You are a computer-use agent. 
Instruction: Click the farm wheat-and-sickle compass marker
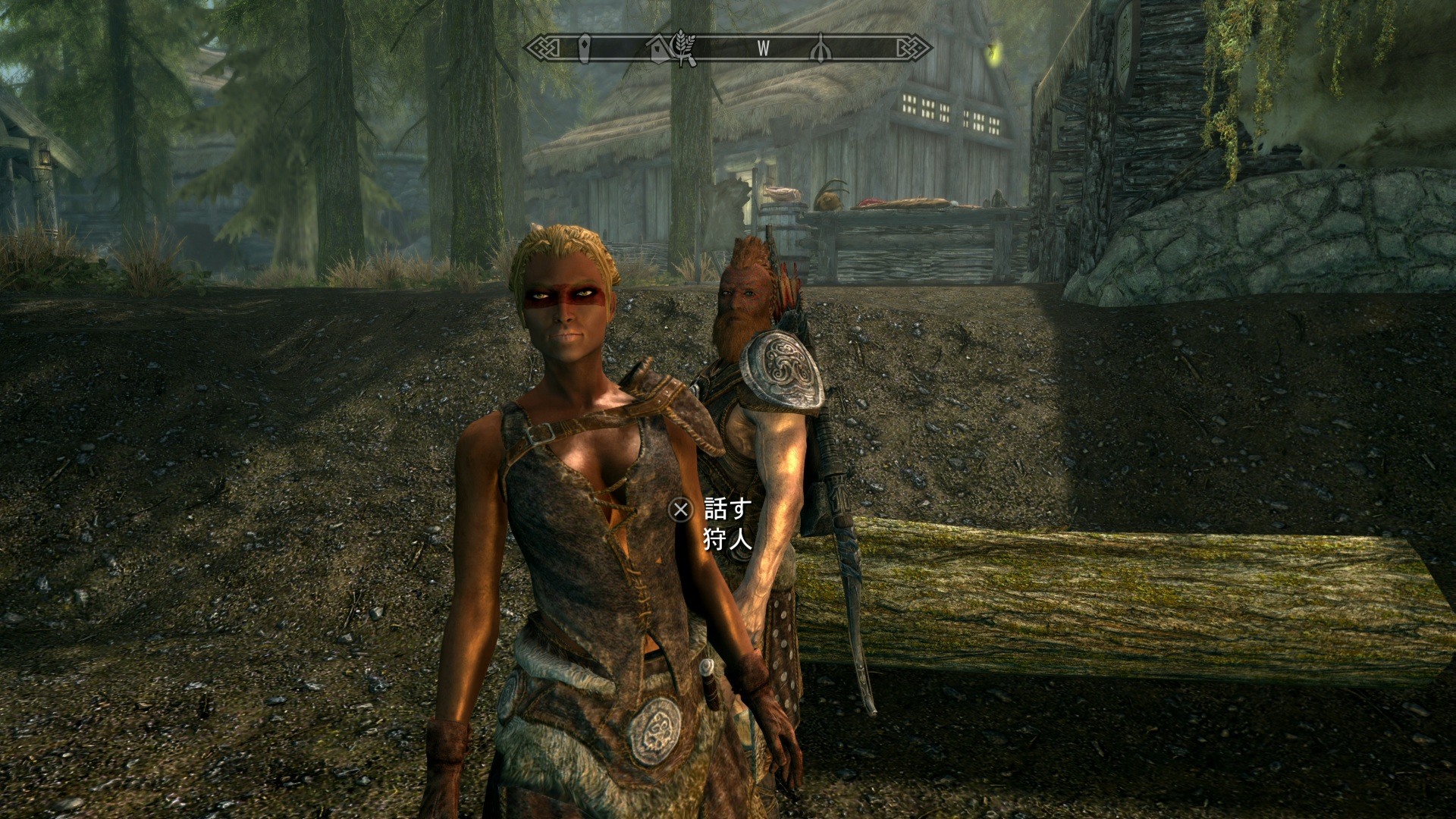click(x=684, y=47)
